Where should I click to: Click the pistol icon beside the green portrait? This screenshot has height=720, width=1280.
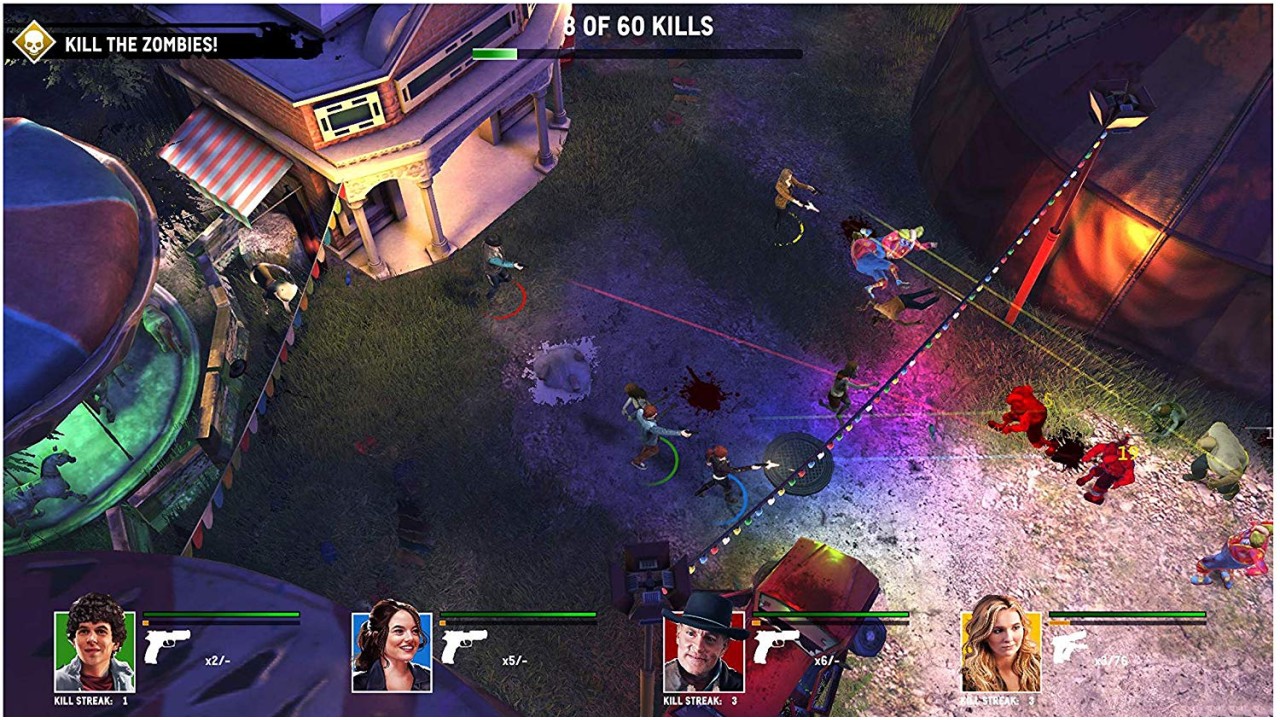pyautogui.click(x=167, y=647)
